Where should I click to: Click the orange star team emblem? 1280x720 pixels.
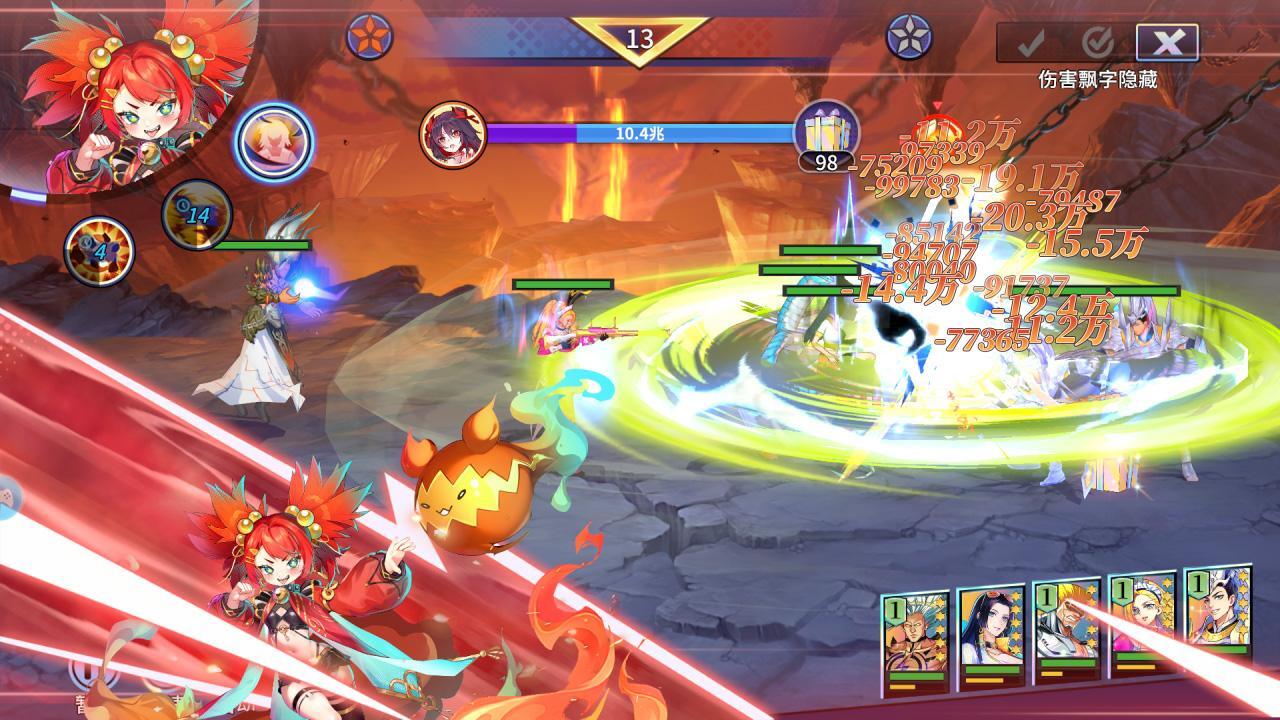[x=369, y=37]
